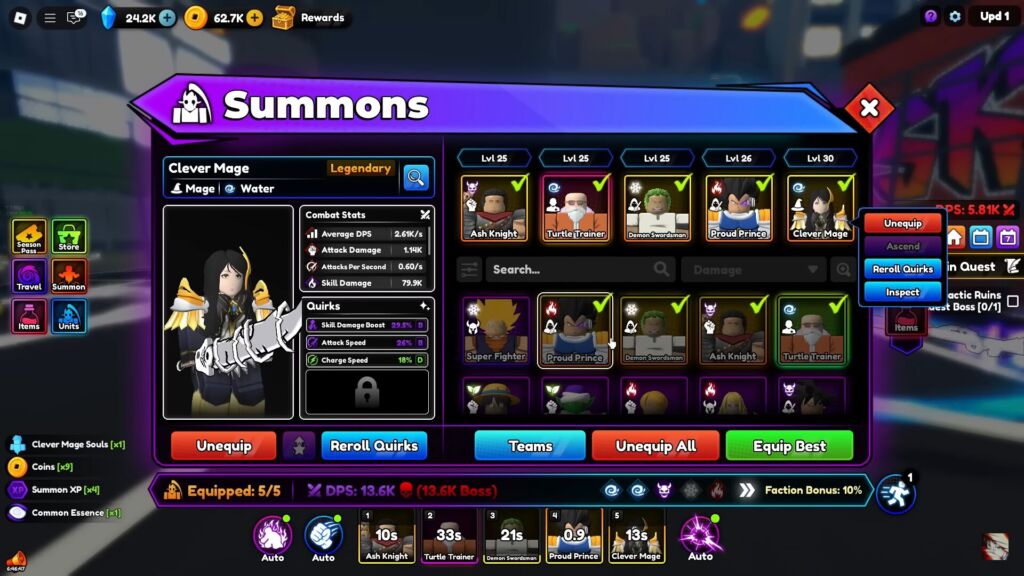The width and height of the screenshot is (1024, 576).
Task: Choose Inspect in the context menu
Action: (902, 292)
